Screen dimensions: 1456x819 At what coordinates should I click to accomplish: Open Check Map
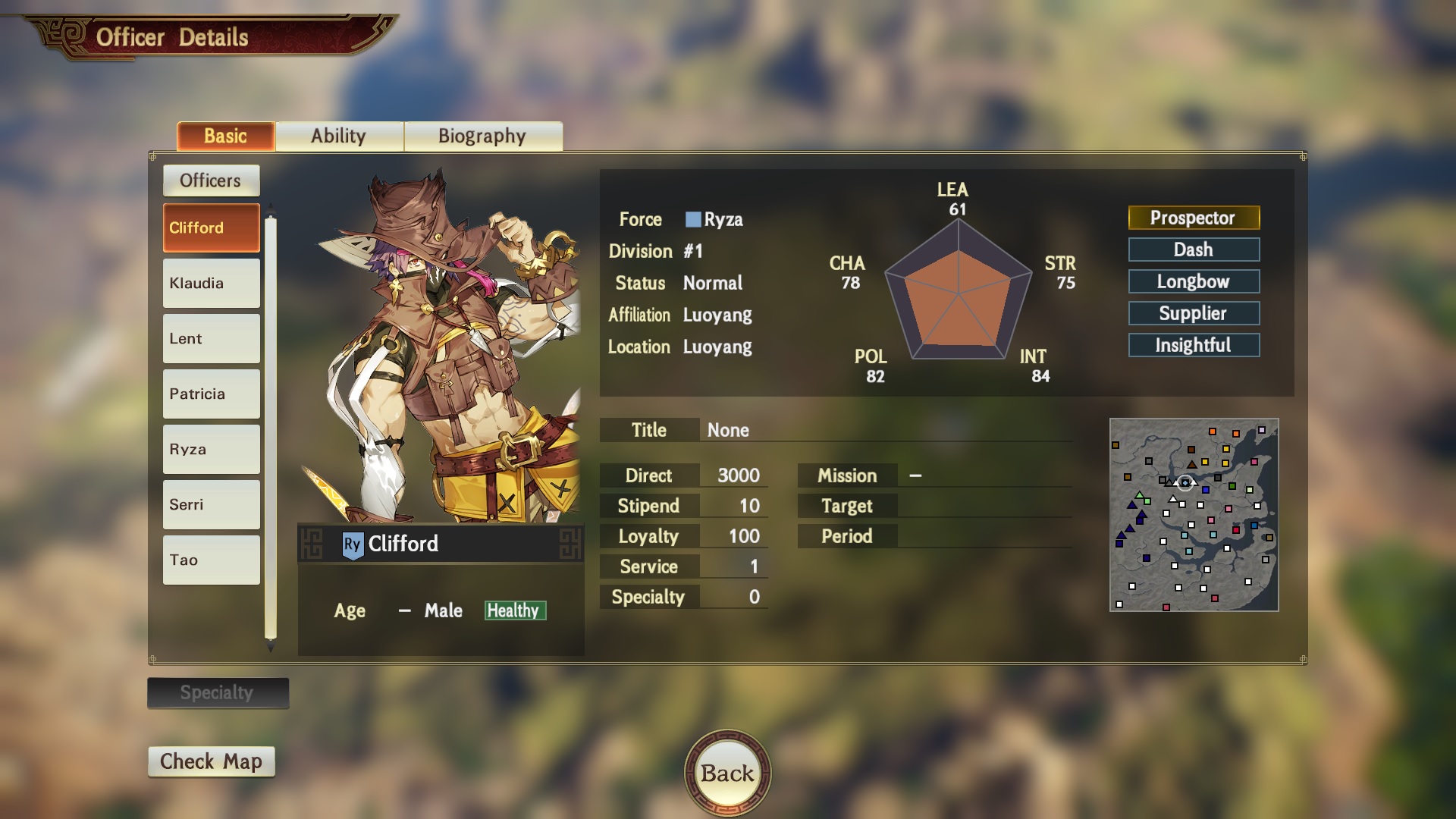pos(211,761)
